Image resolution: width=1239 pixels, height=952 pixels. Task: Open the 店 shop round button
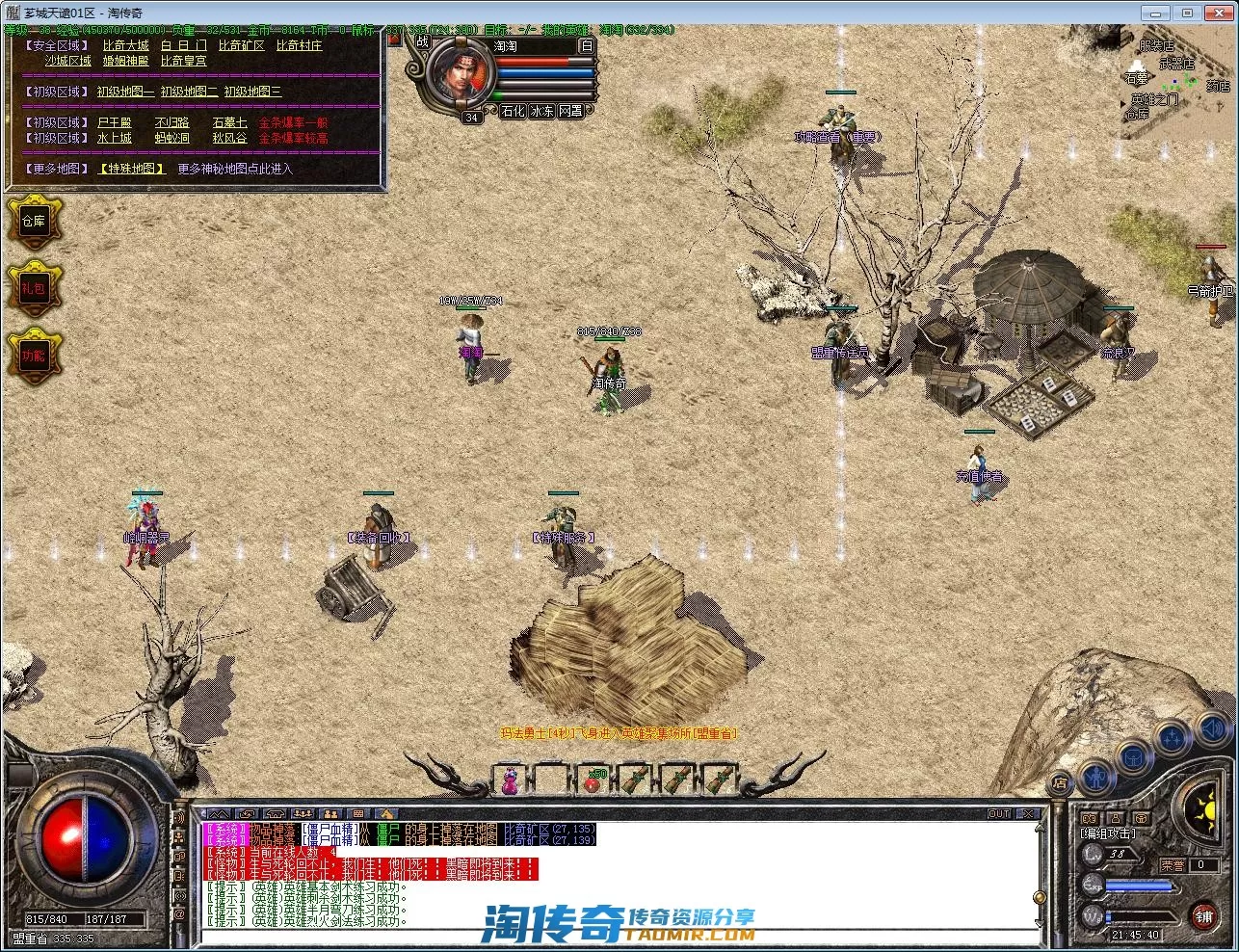[x=1059, y=782]
